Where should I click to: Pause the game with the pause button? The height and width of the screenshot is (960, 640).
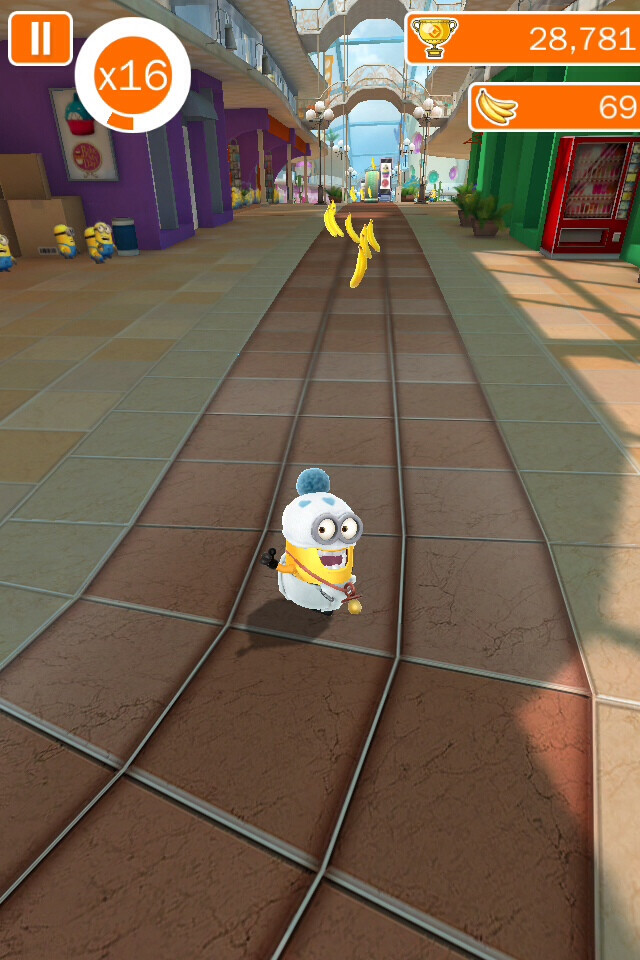(40, 38)
